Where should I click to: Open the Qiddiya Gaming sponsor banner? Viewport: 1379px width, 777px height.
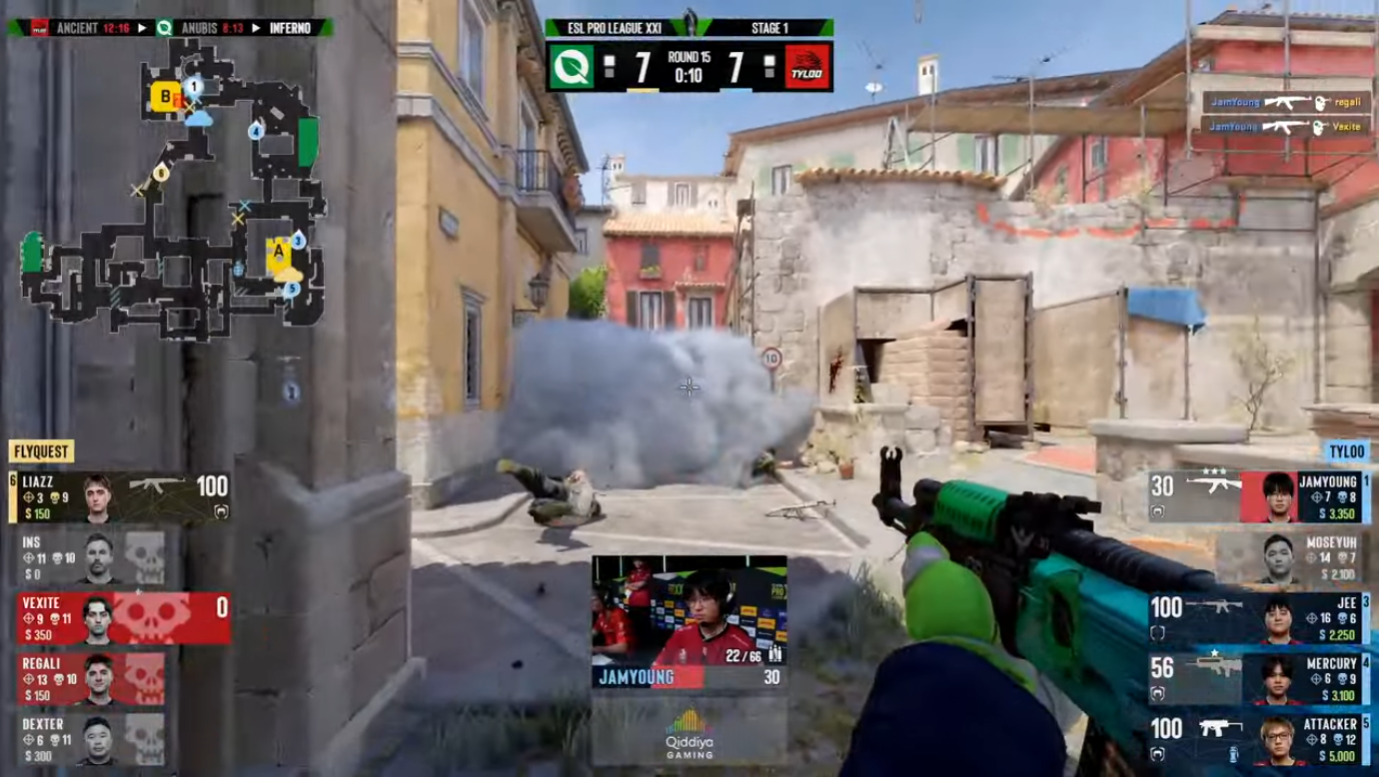pyautogui.click(x=689, y=733)
